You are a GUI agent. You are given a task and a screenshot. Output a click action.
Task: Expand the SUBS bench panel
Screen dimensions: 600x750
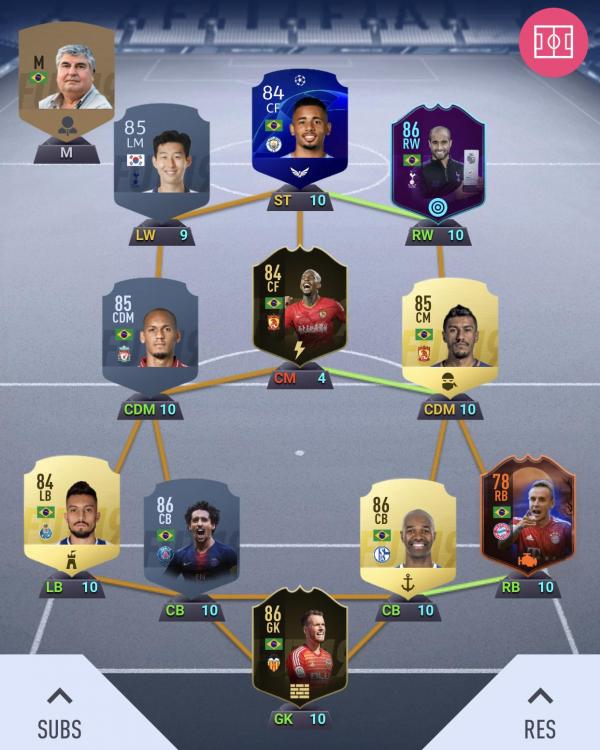[x=60, y=711]
